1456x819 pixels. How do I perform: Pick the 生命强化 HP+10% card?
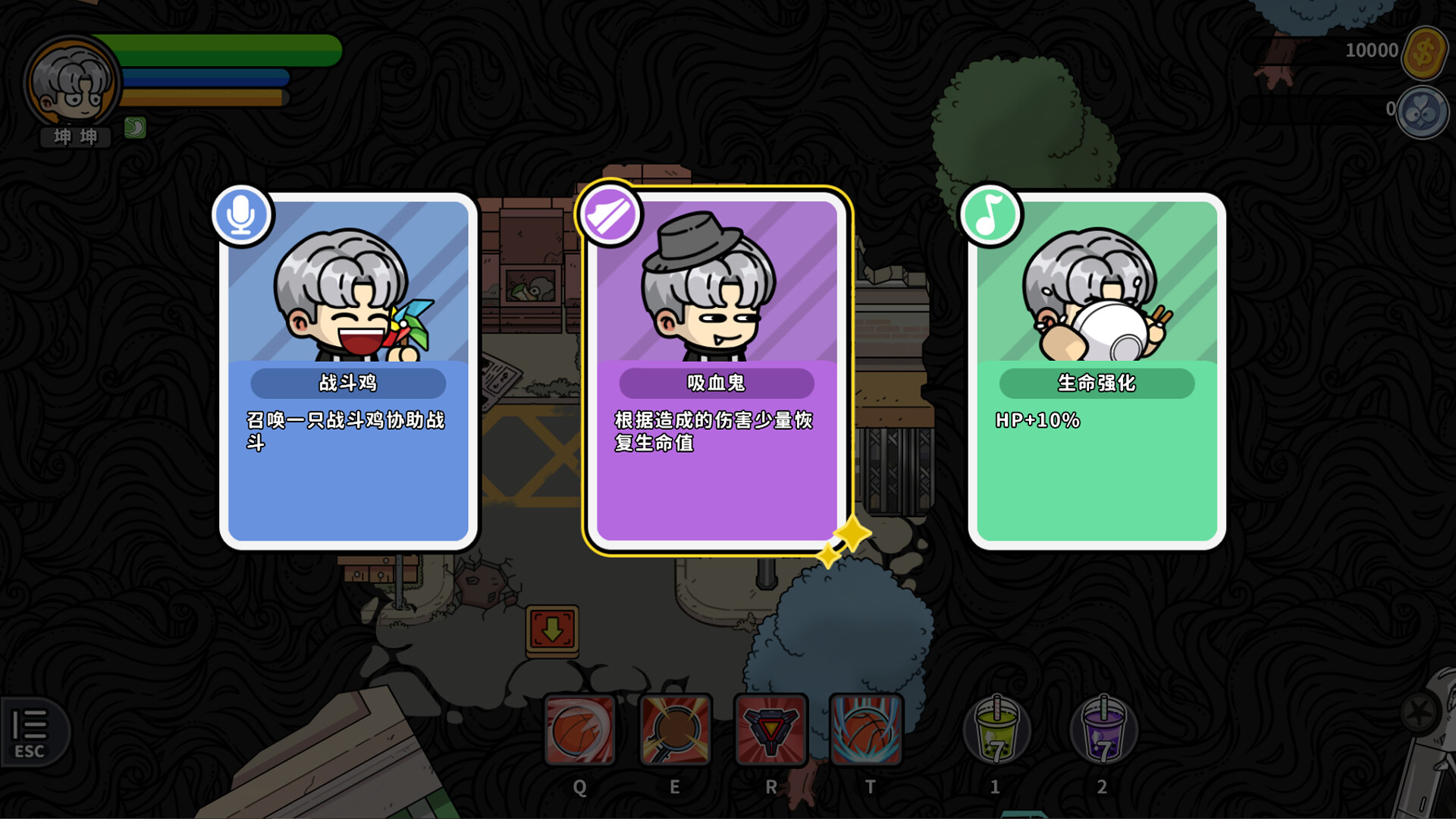tap(1097, 372)
